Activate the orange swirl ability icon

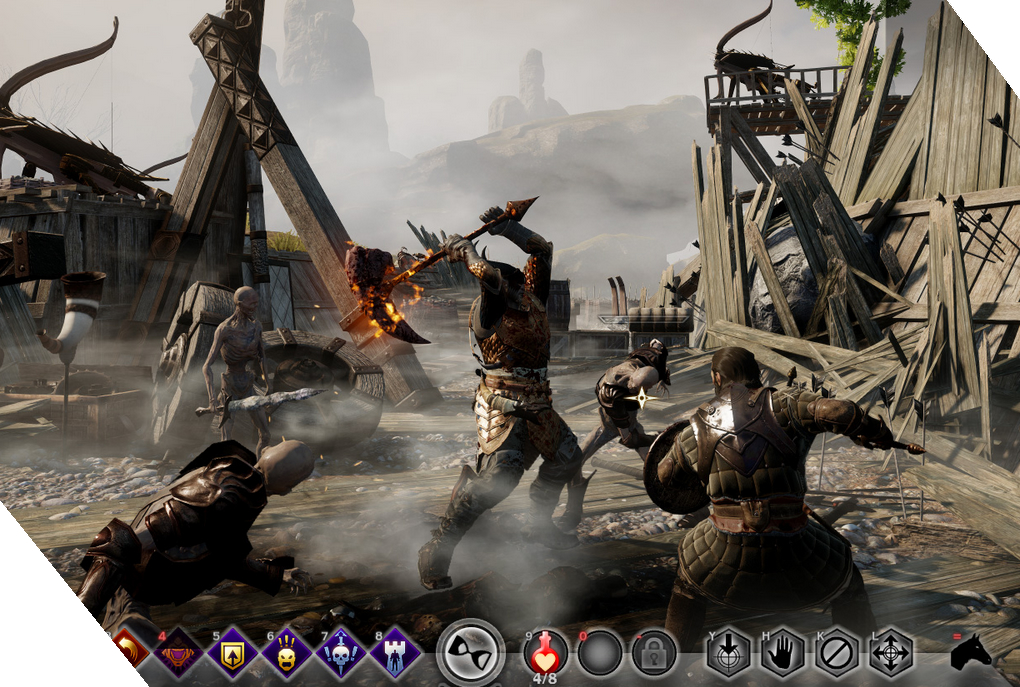[129, 651]
